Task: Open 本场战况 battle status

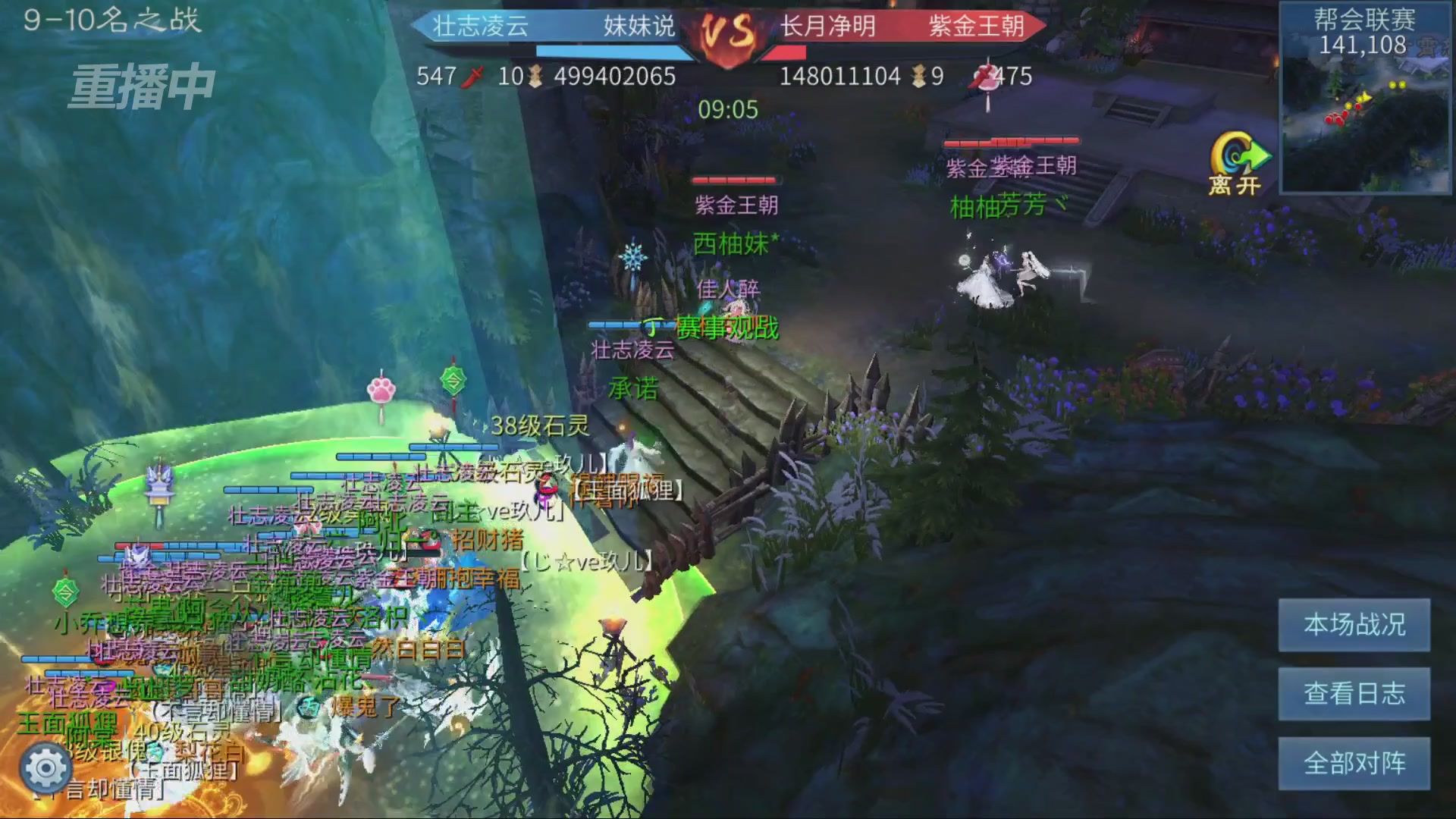Action: pos(1354,625)
